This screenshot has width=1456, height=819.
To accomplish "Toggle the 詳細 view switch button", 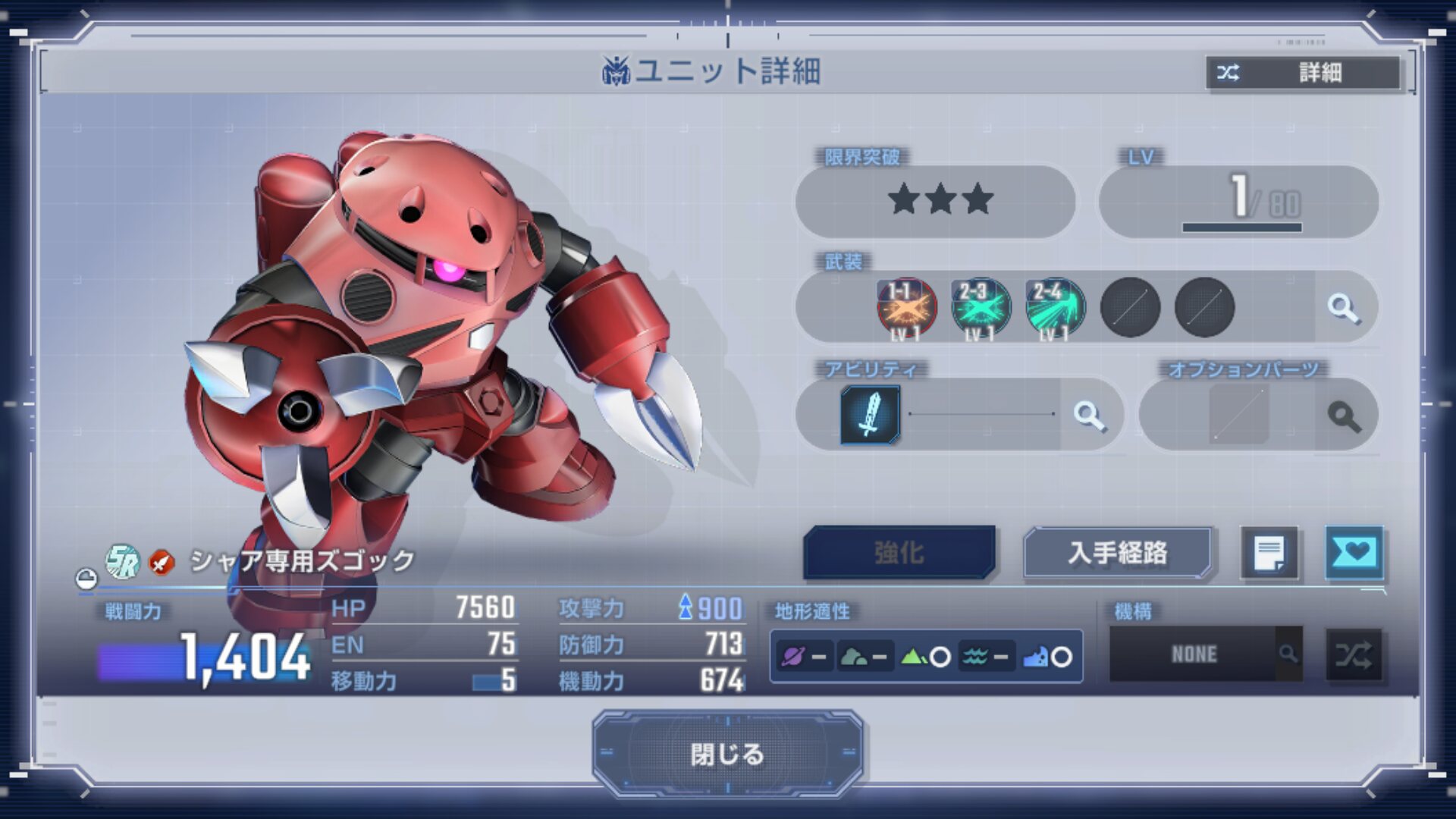I will point(1303,73).
